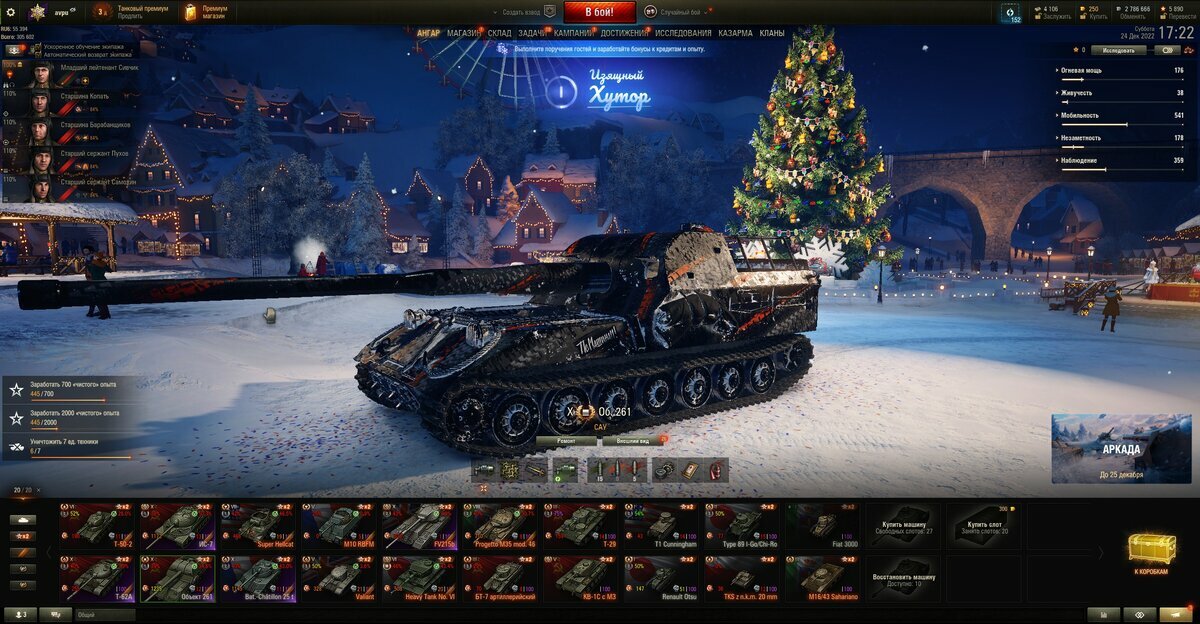This screenshot has height=624, width=1200.
Task: Switch to the СКЛАД tab
Action: pyautogui.click(x=500, y=33)
